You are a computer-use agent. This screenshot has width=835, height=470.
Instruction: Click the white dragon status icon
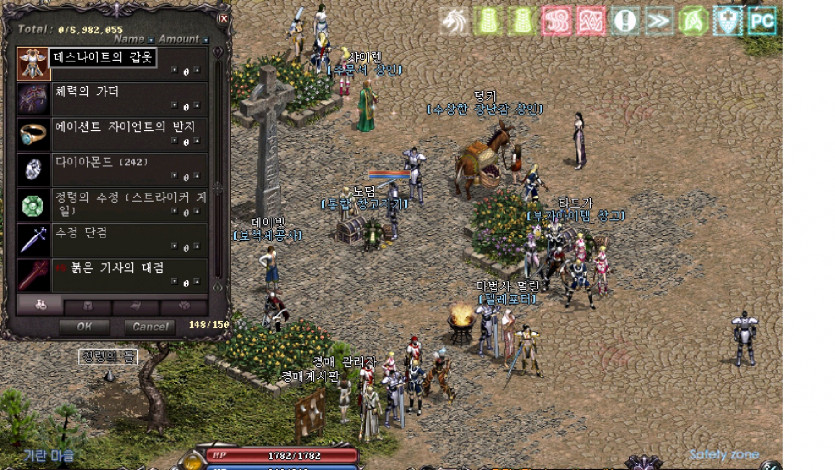(455, 20)
